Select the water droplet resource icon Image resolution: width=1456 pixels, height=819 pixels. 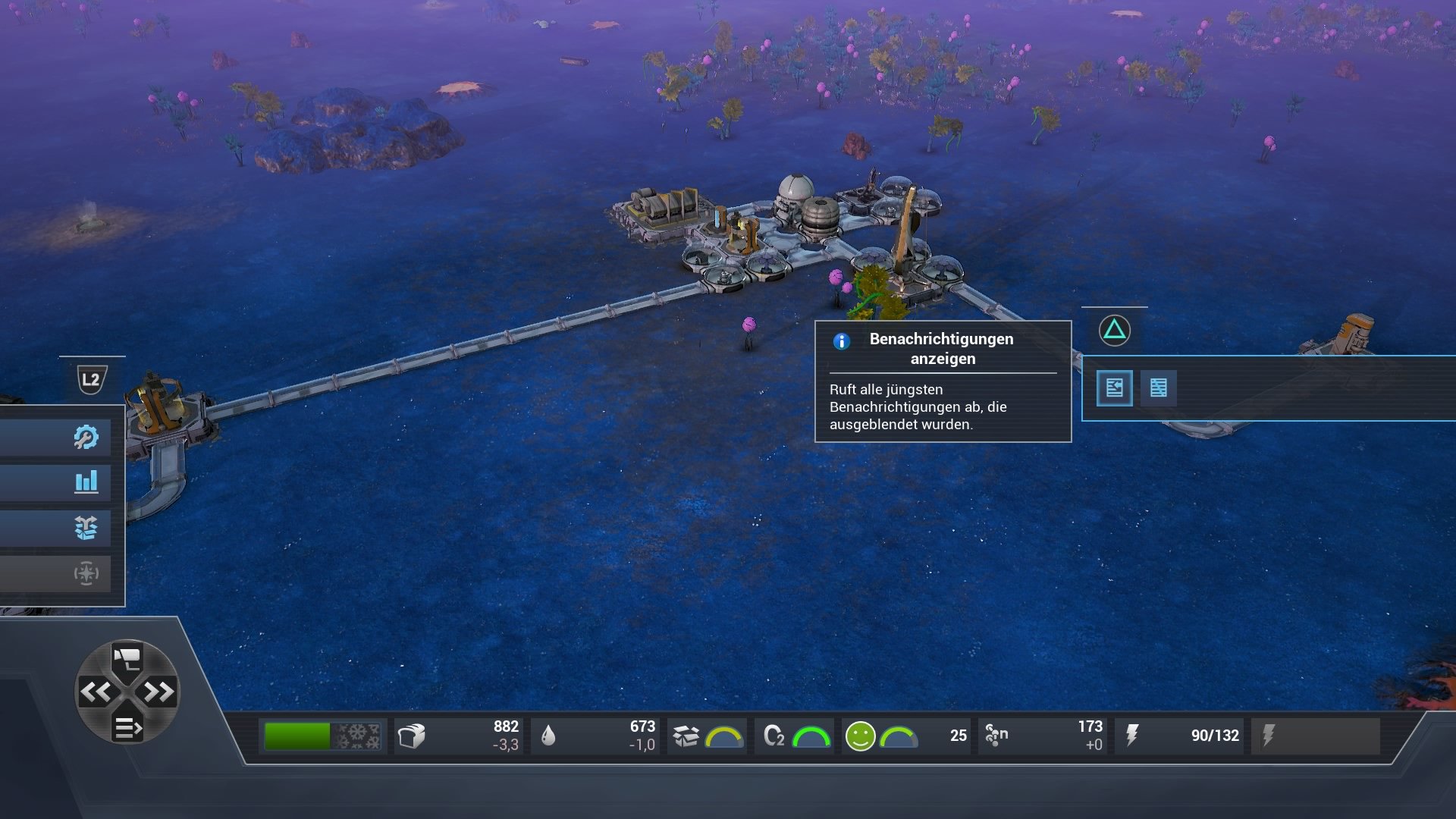[x=550, y=735]
